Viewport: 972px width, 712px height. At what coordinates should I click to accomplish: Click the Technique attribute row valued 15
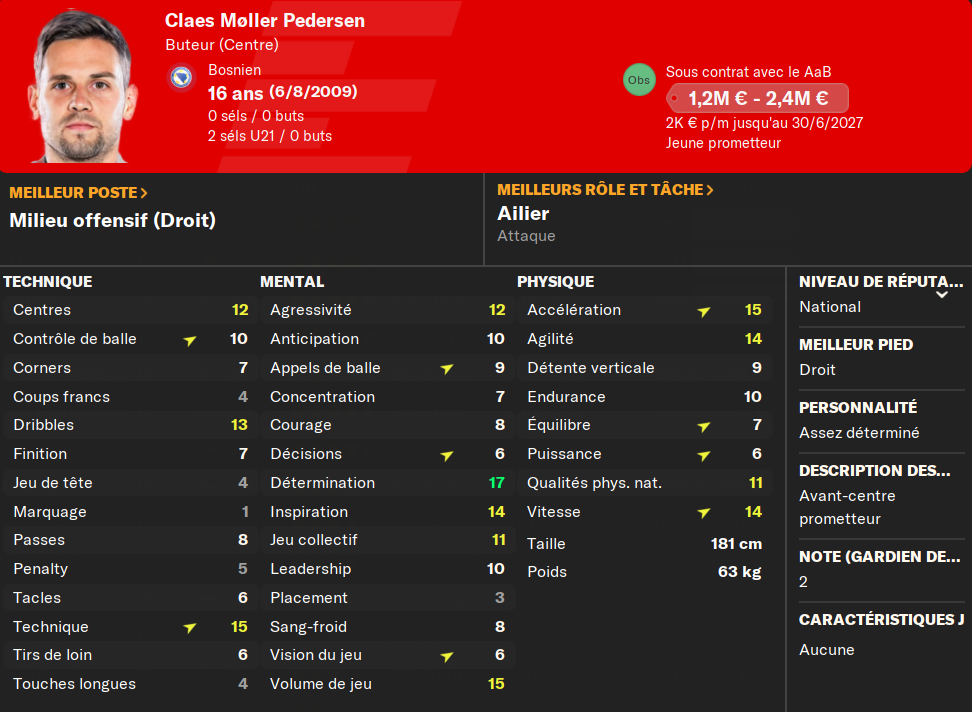click(129, 627)
